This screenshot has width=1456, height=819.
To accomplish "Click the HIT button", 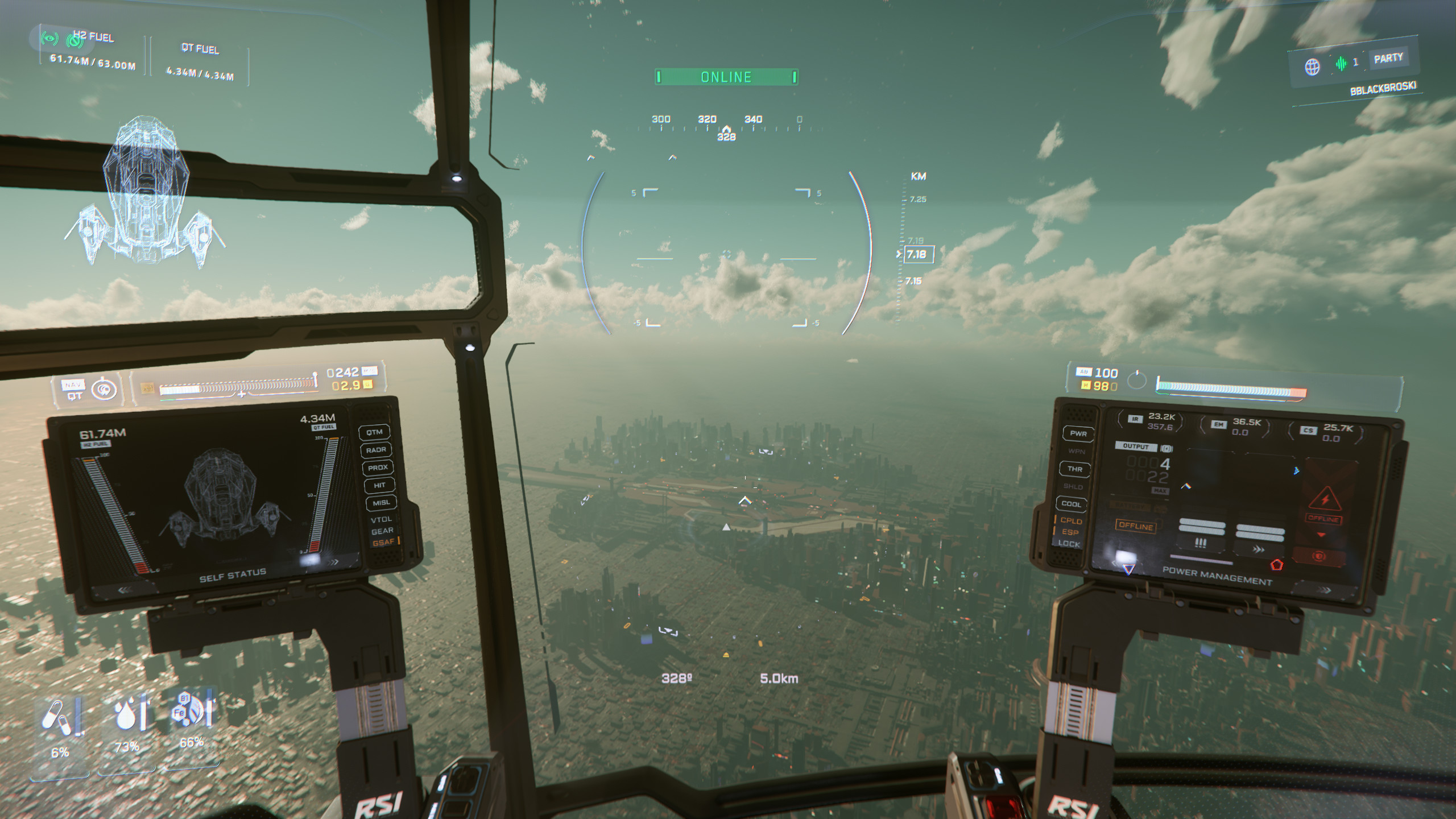I will [x=379, y=485].
